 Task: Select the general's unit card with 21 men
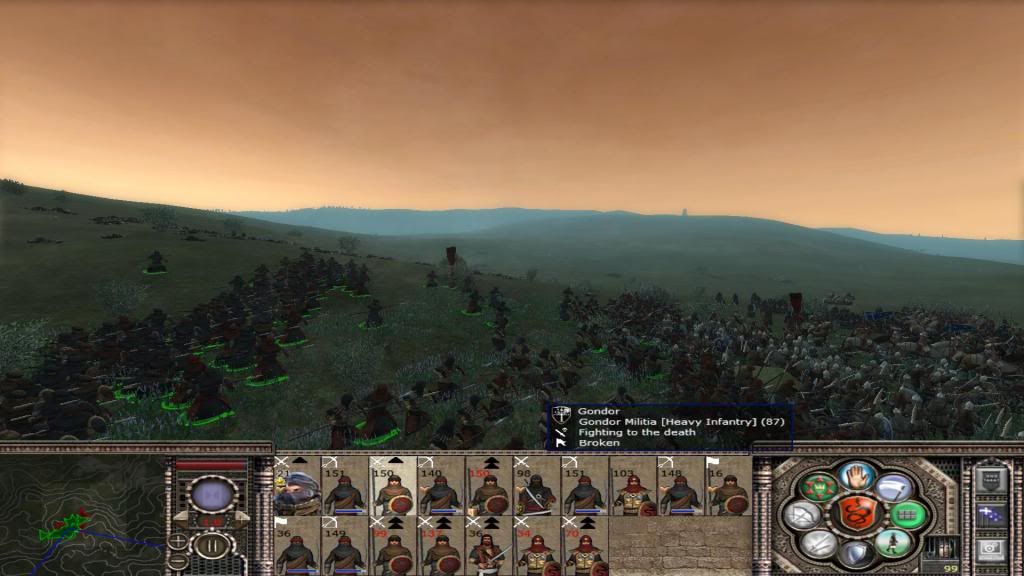[x=297, y=486]
